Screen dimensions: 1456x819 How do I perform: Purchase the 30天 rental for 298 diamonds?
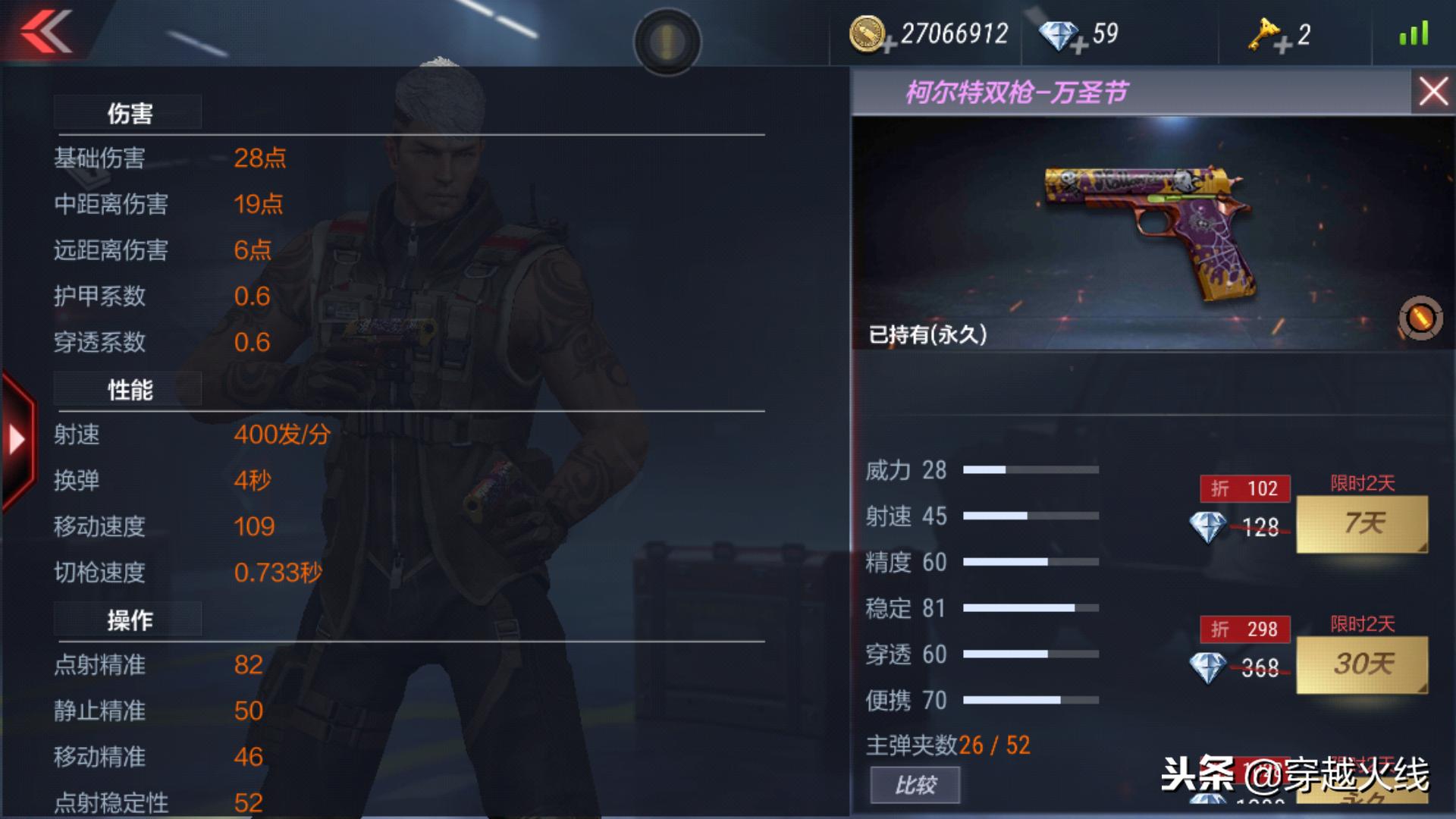pyautogui.click(x=1361, y=665)
